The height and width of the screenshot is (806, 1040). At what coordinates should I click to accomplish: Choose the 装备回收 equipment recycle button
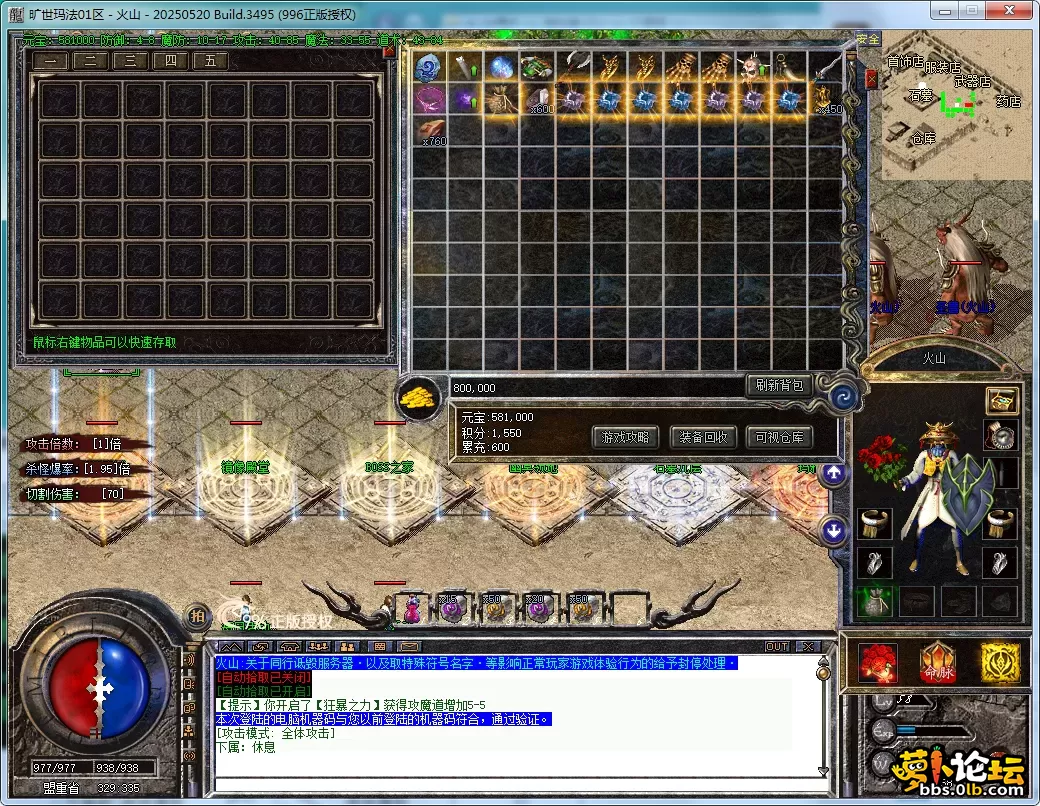pyautogui.click(x=703, y=437)
